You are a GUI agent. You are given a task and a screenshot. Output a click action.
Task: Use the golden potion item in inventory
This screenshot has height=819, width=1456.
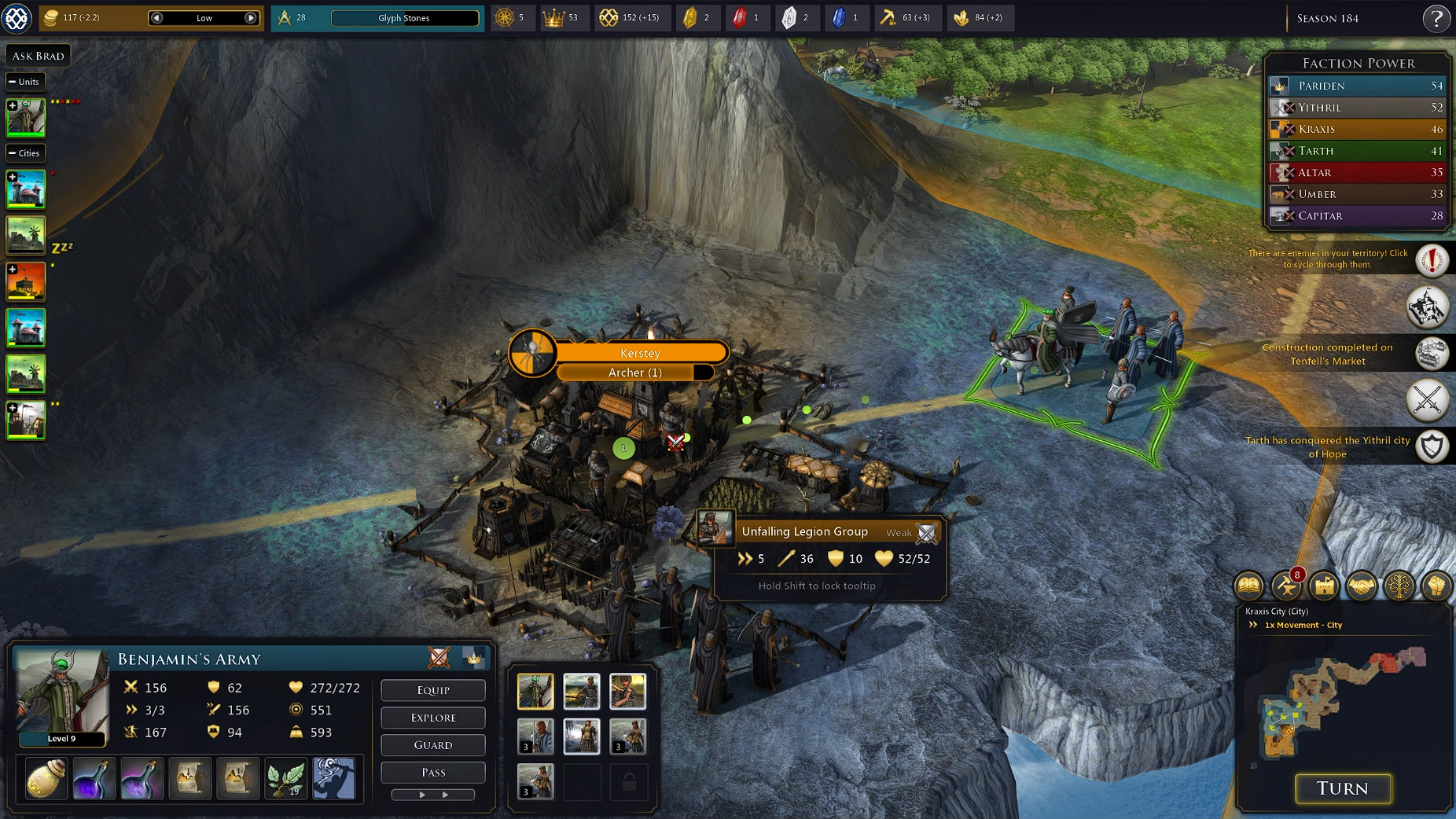click(46, 779)
